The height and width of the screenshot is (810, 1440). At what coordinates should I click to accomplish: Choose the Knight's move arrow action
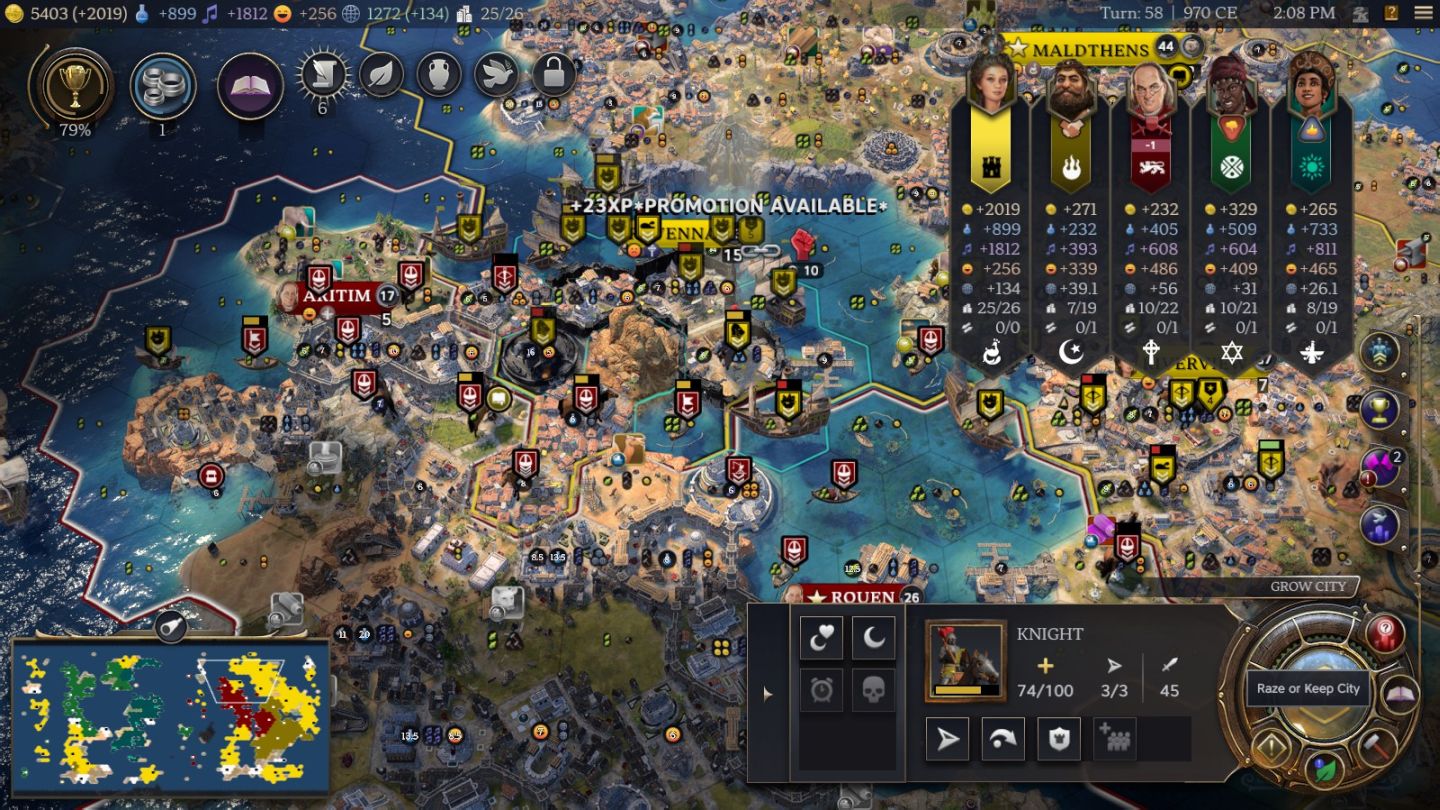(x=947, y=739)
